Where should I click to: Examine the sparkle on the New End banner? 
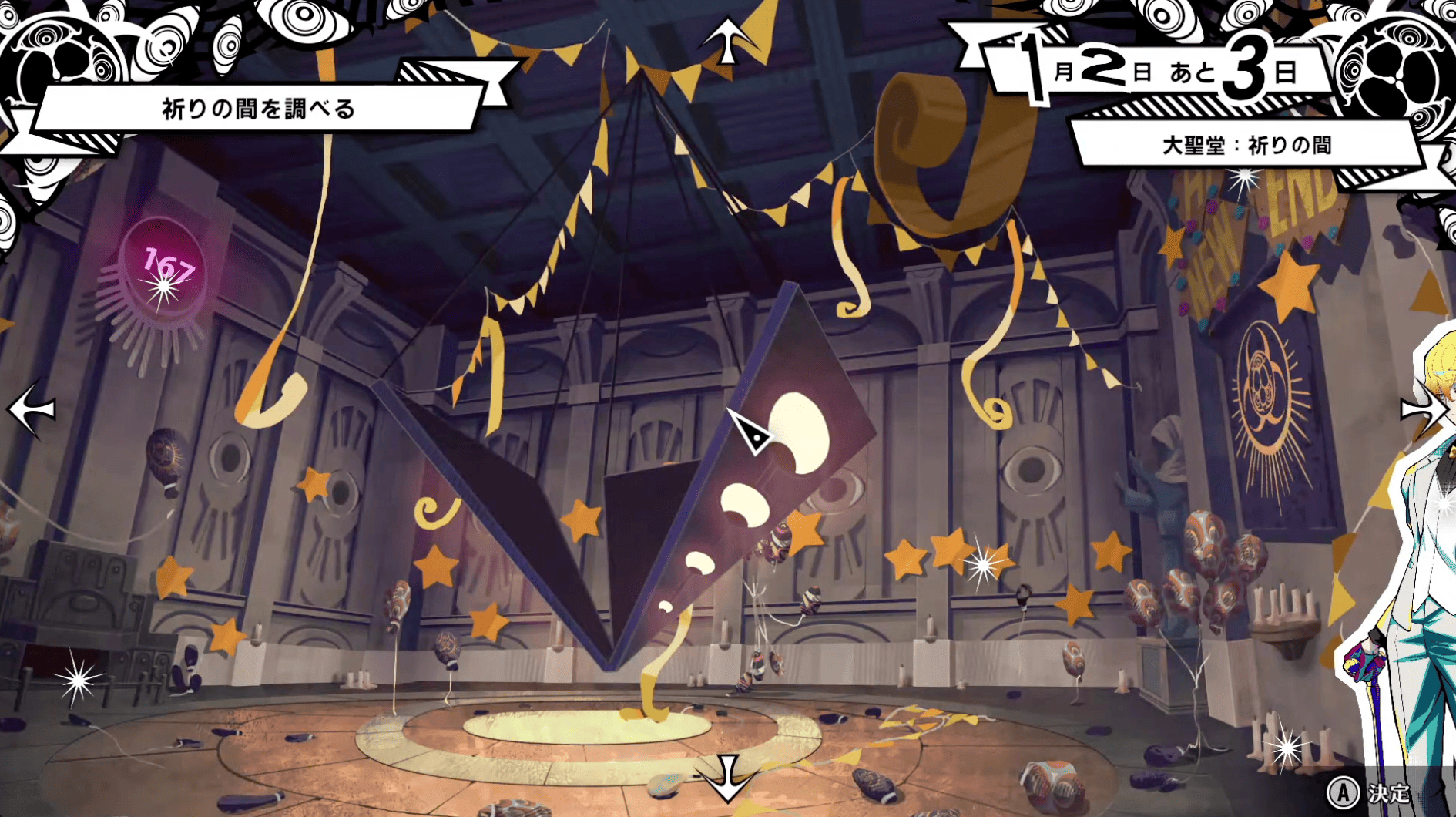coord(1243,181)
